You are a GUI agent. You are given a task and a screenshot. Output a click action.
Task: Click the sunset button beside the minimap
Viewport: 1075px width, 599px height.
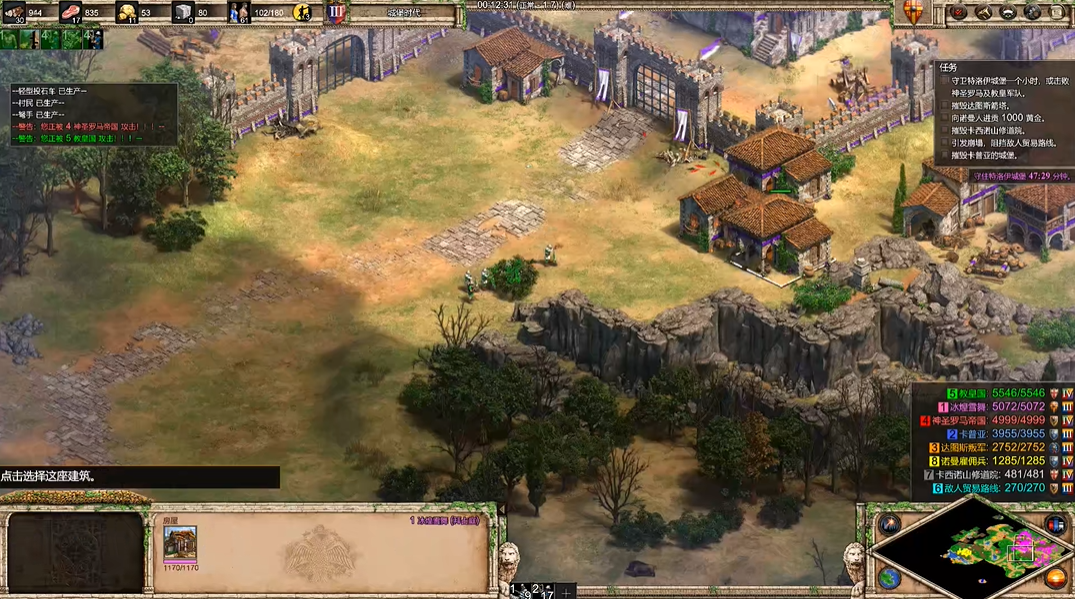pos(1055,578)
